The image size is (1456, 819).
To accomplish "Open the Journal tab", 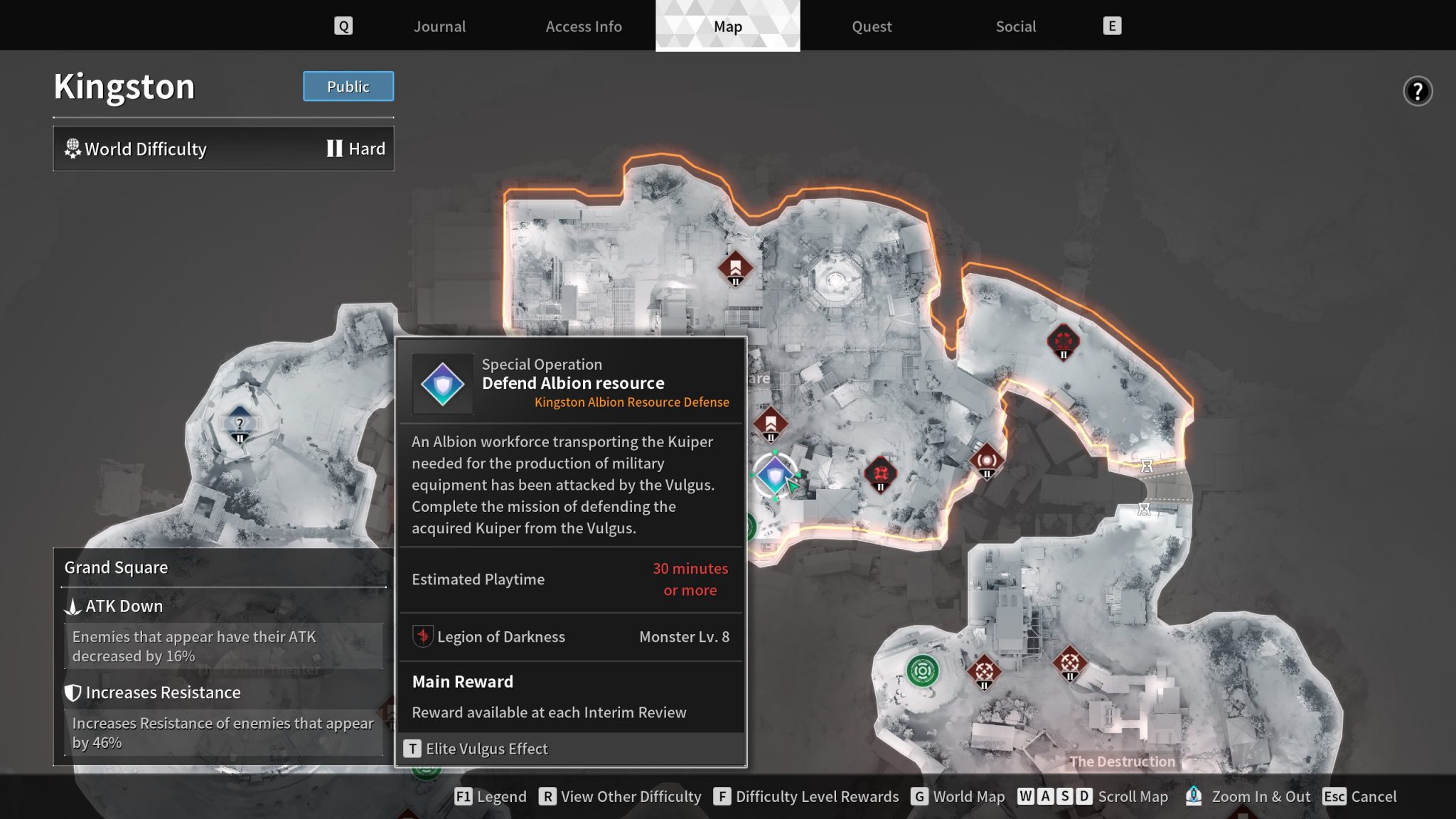I will pyautogui.click(x=439, y=26).
